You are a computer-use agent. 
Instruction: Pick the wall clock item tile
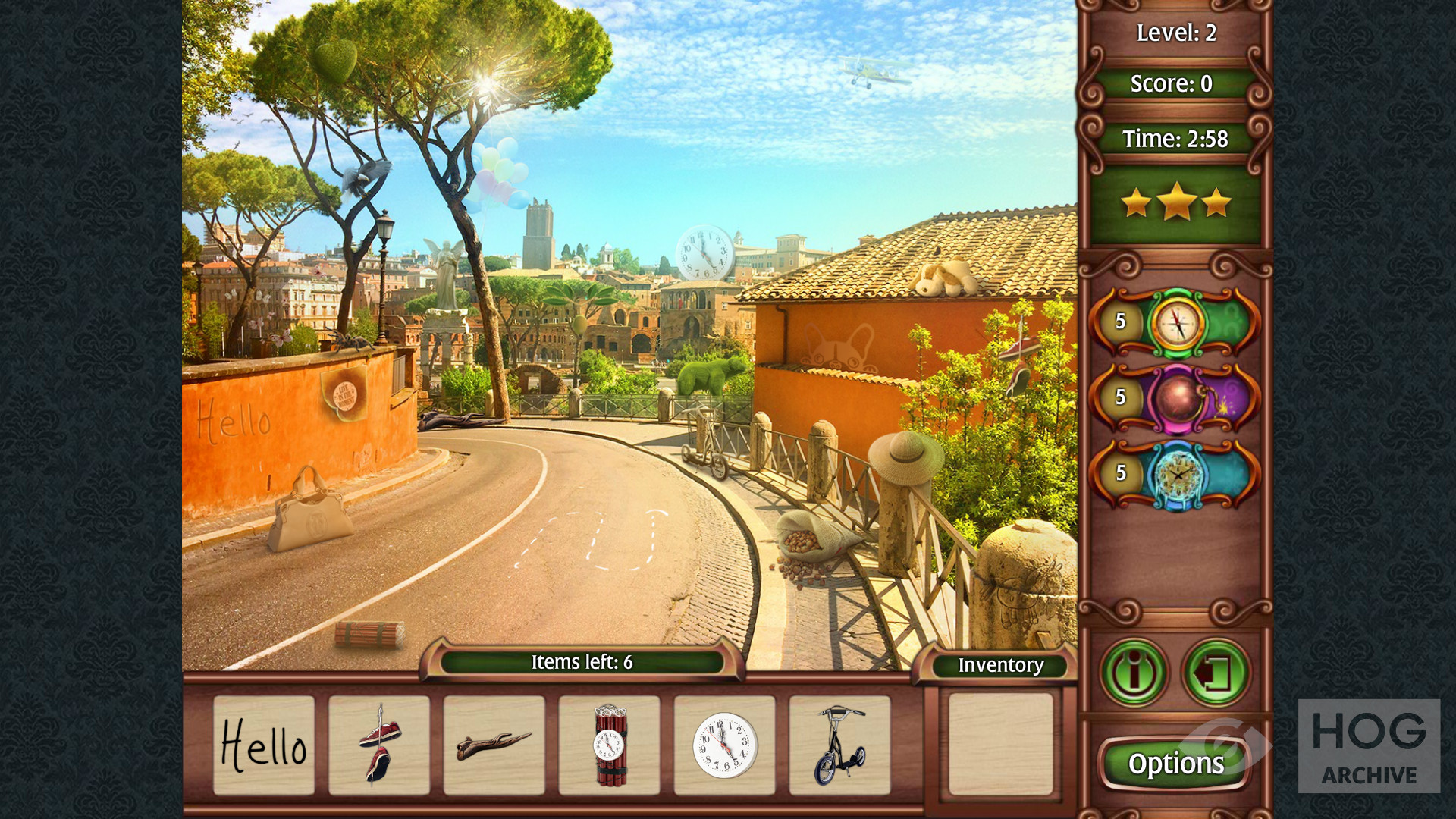tap(725, 745)
